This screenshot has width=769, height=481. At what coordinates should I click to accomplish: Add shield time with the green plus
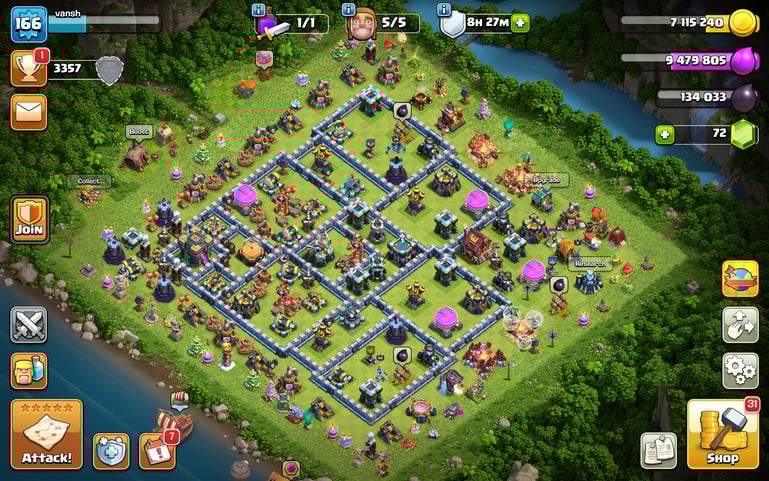coord(520,22)
